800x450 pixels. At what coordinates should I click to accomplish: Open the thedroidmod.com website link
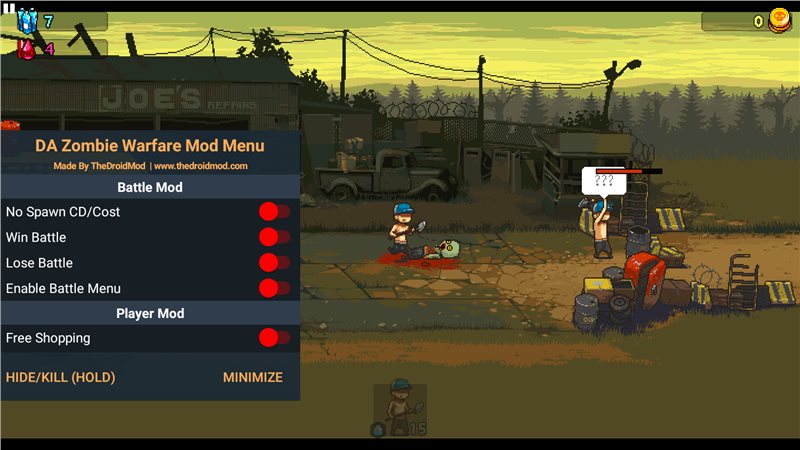[x=200, y=166]
